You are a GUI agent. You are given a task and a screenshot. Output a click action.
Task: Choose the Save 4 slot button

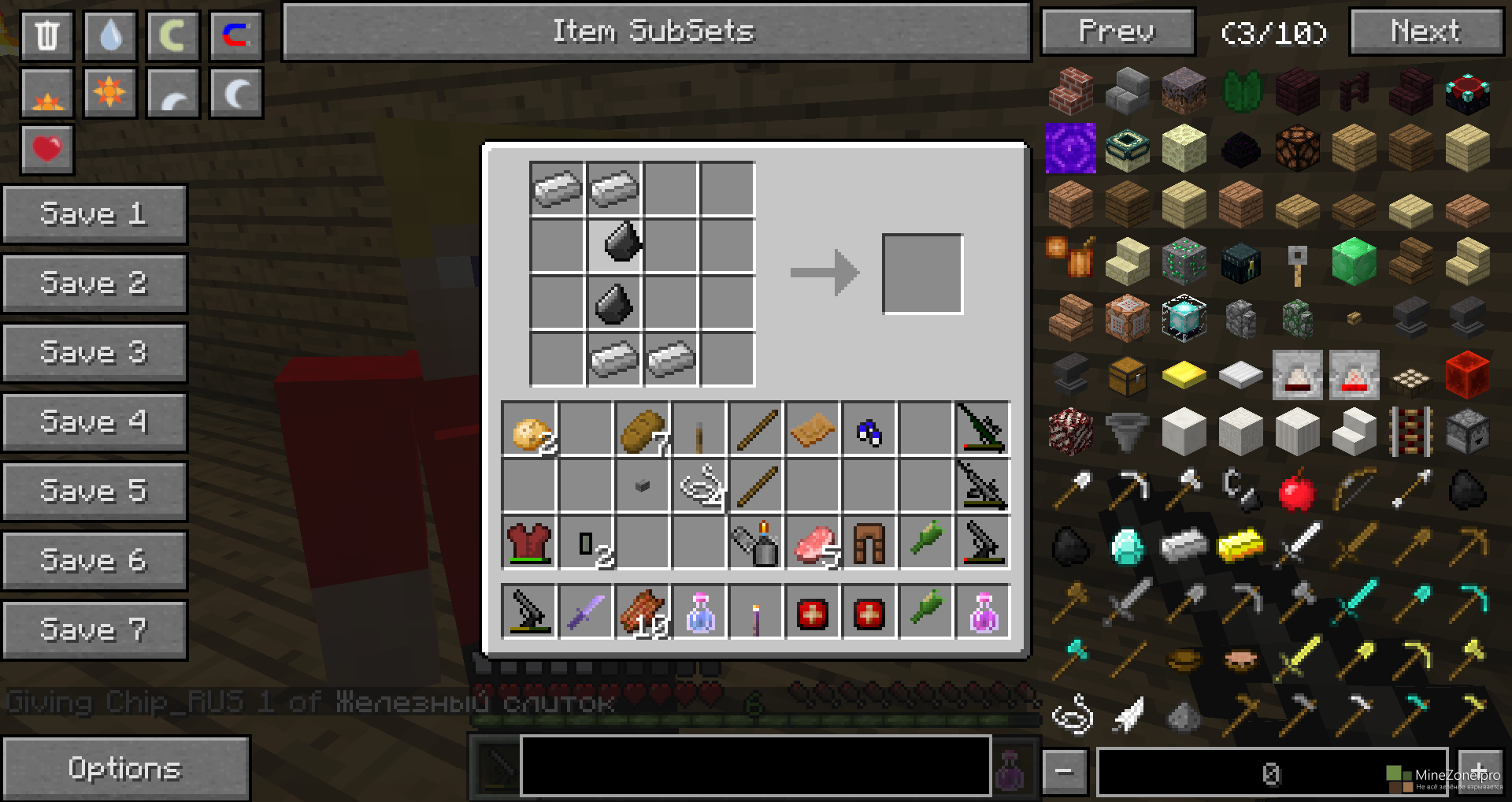pyautogui.click(x=94, y=421)
